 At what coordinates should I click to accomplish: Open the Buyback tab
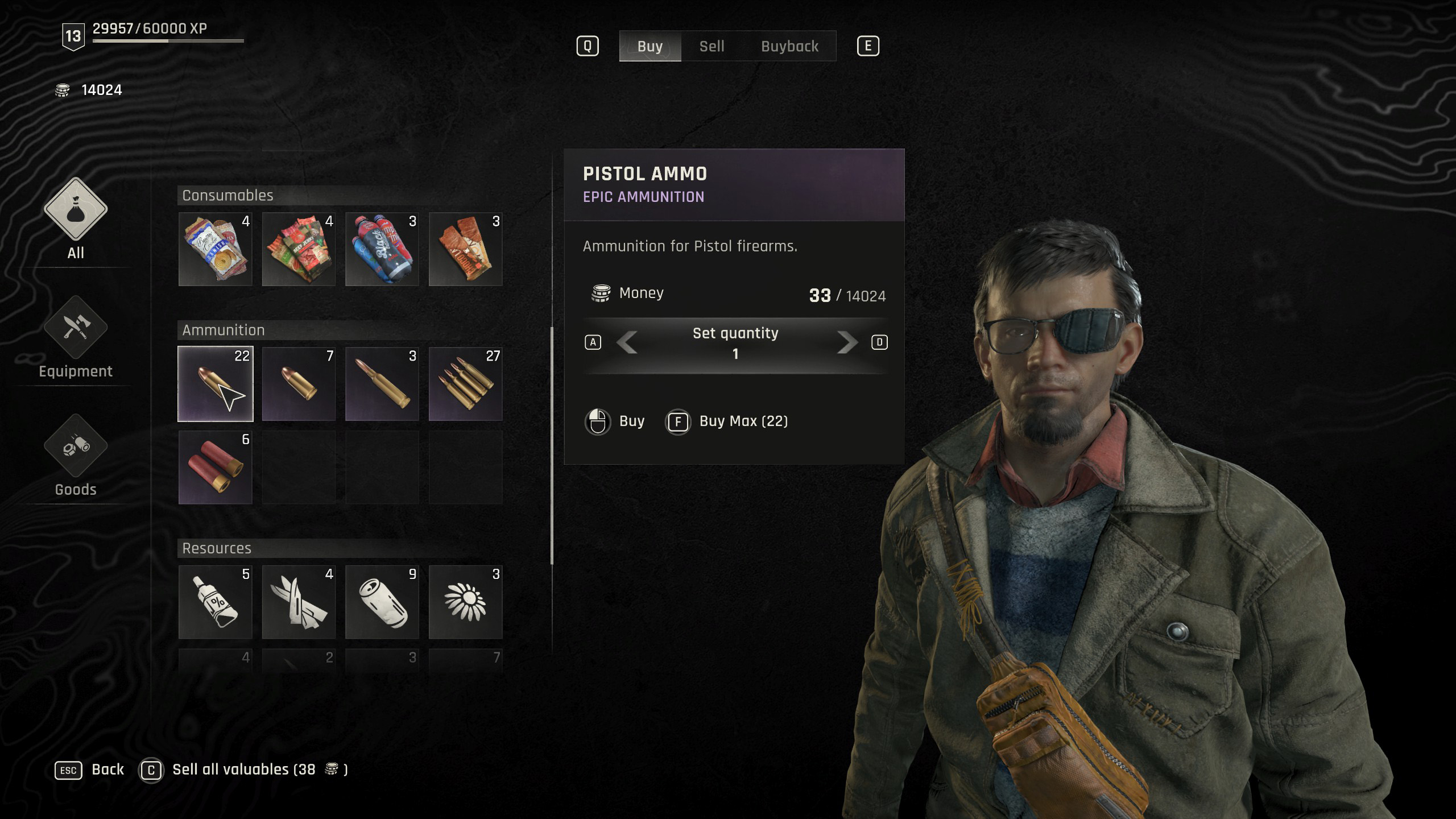(x=789, y=46)
